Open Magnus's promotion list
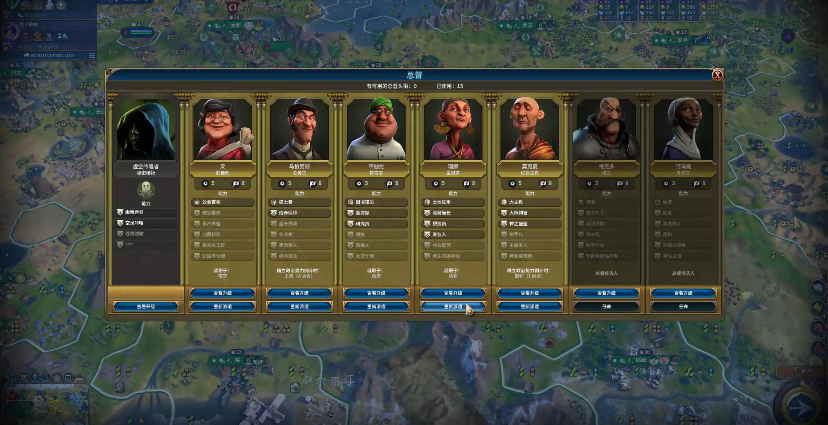 pyautogui.click(x=299, y=293)
